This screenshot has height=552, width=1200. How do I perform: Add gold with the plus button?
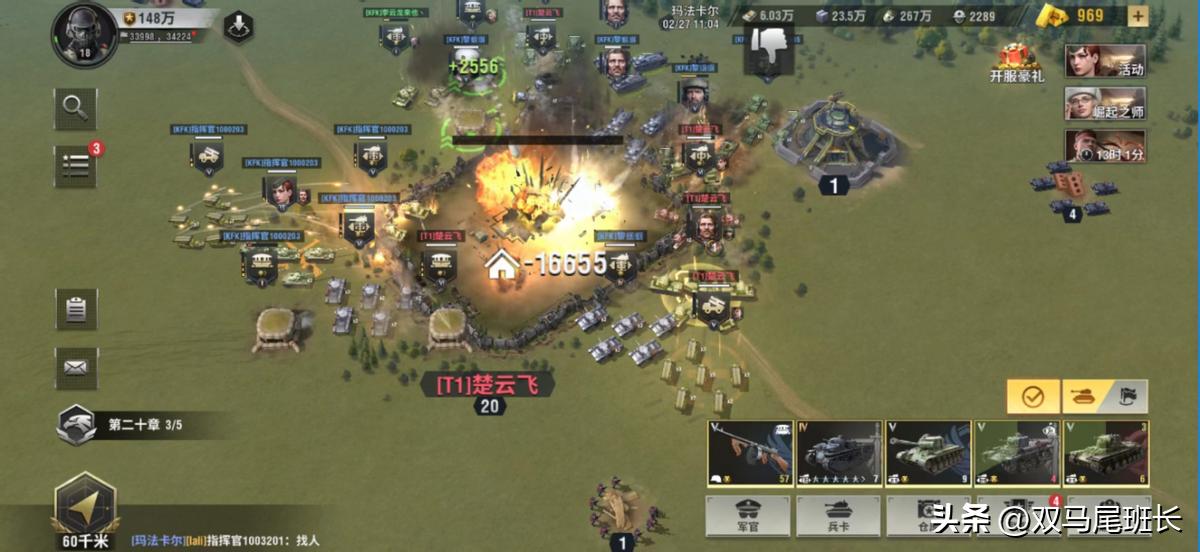[1137, 15]
